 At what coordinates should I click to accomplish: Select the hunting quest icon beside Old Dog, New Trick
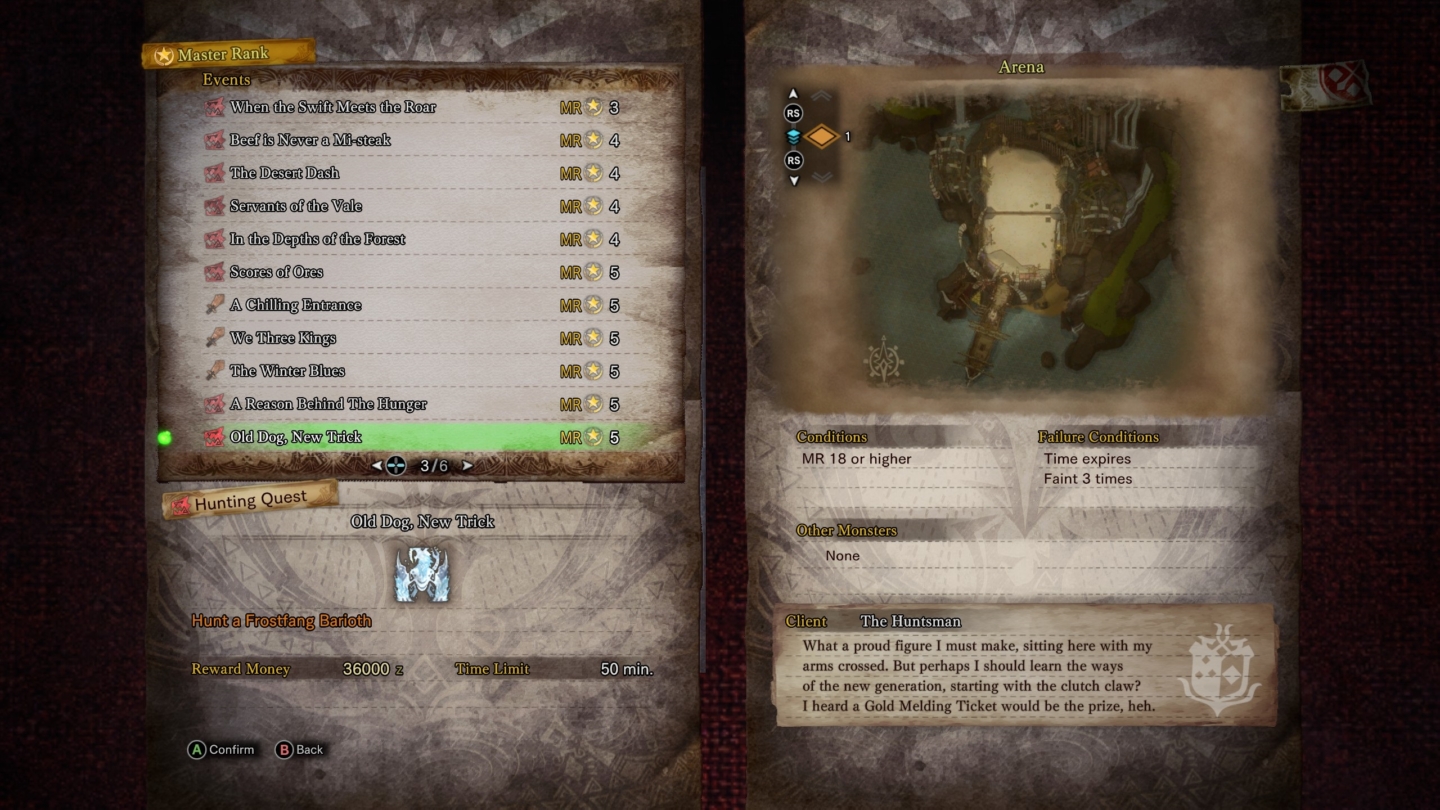point(214,436)
